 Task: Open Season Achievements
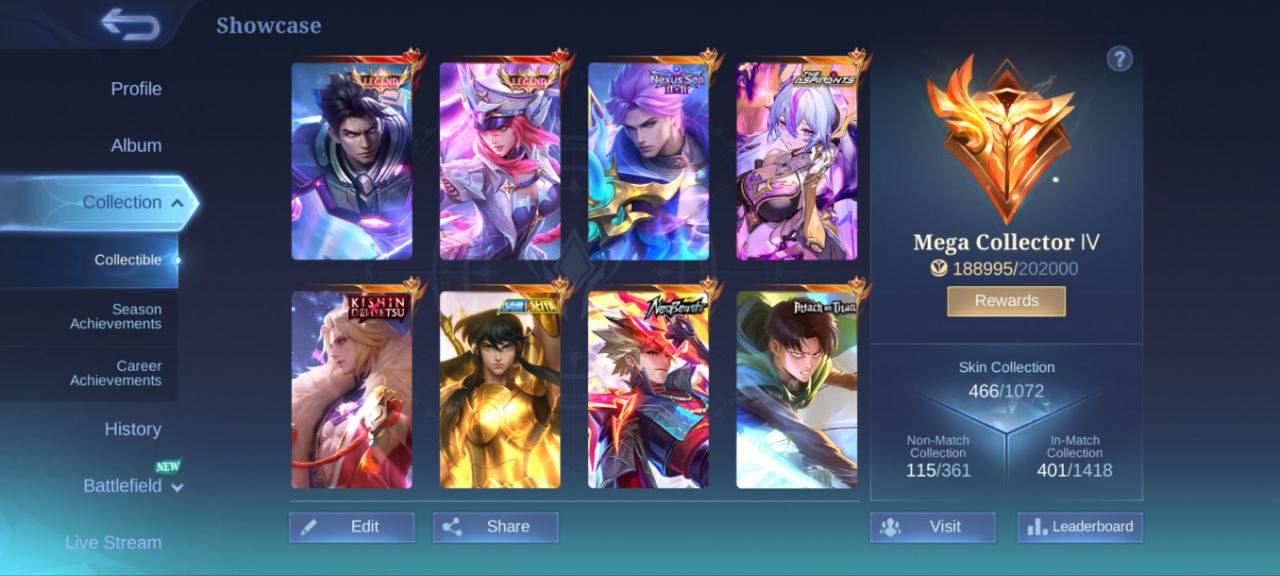click(115, 317)
